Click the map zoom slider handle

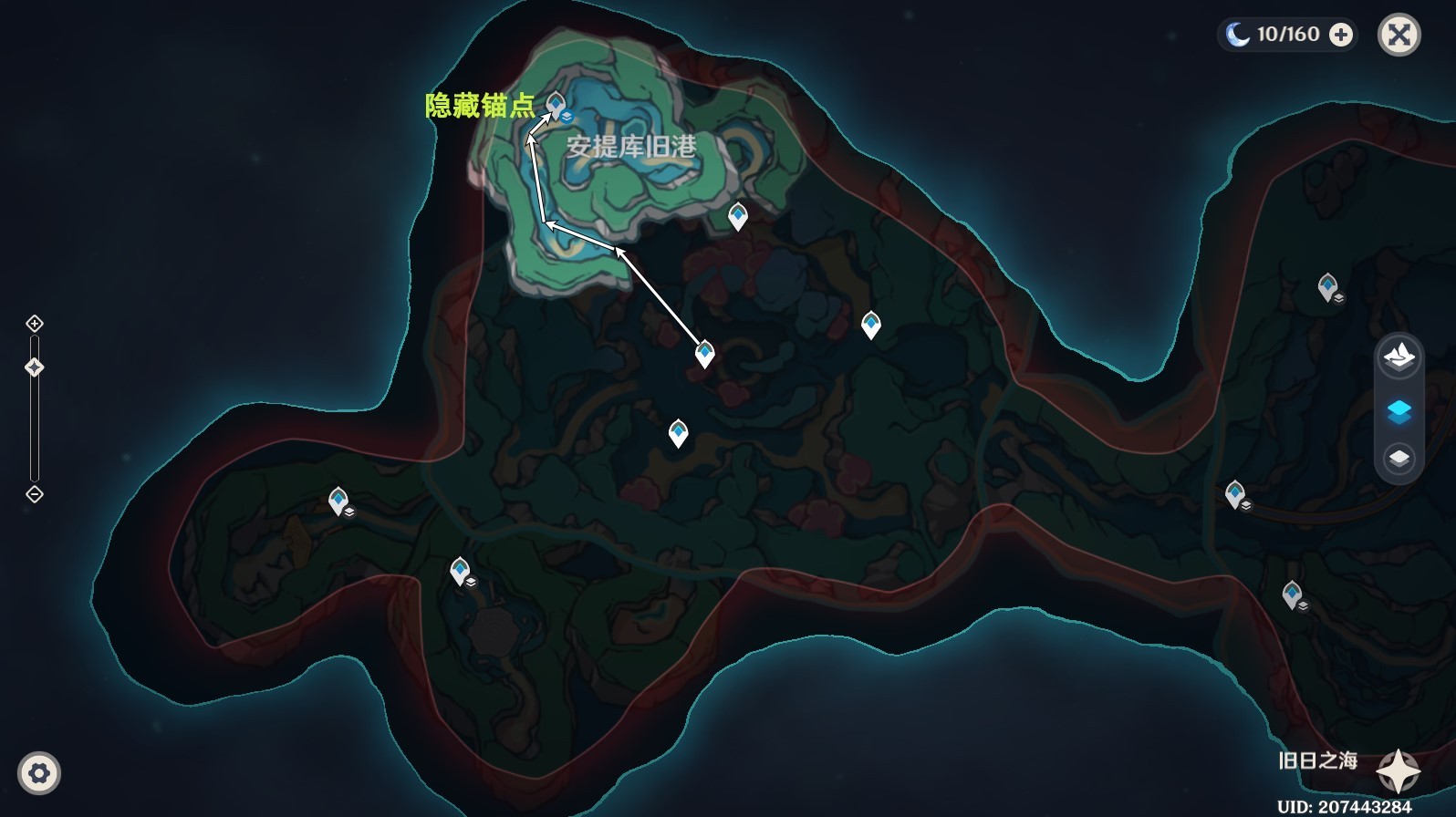pyautogui.click(x=35, y=367)
